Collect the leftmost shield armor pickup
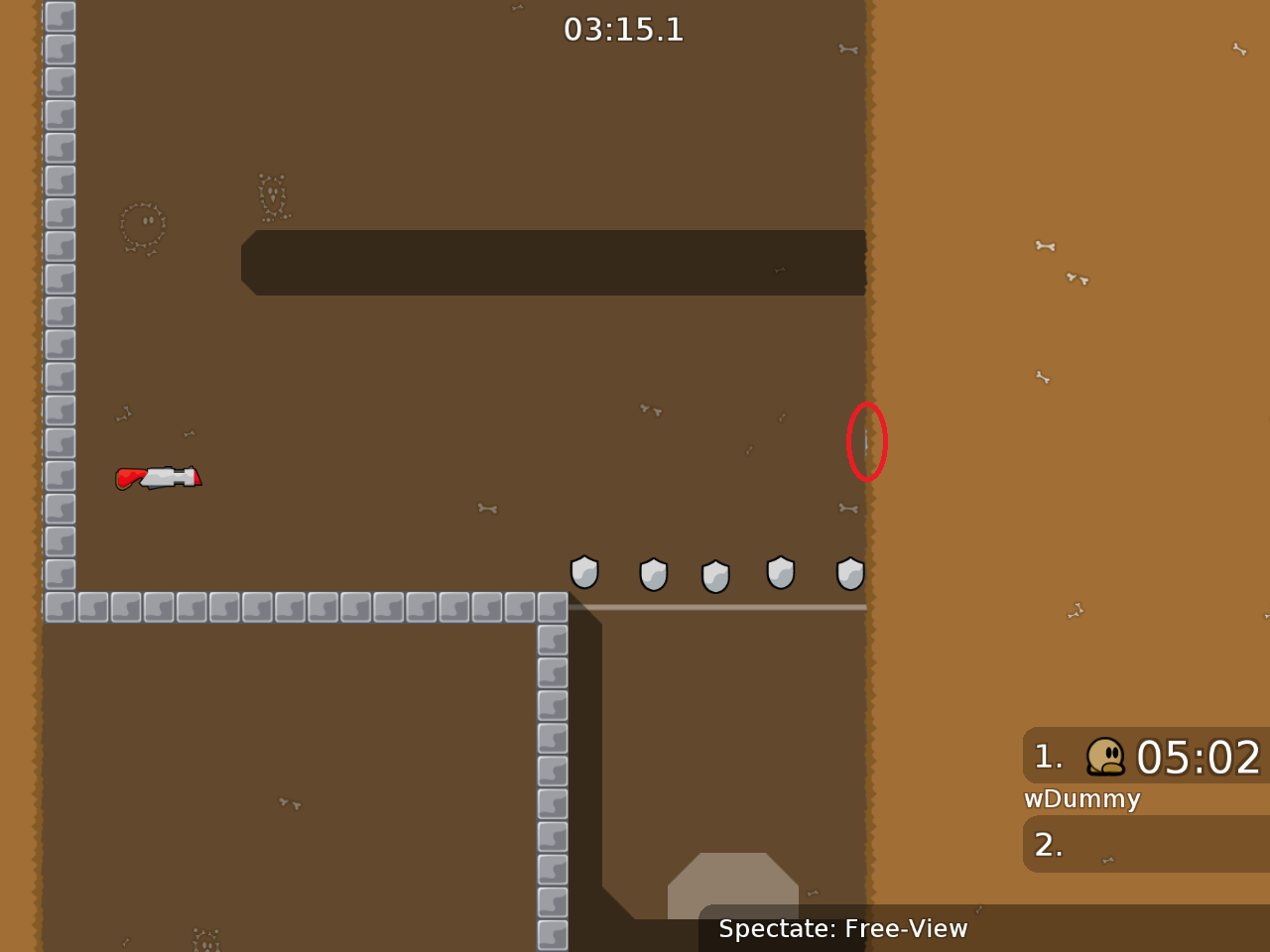Screen dimensions: 1270x952 click(x=584, y=573)
